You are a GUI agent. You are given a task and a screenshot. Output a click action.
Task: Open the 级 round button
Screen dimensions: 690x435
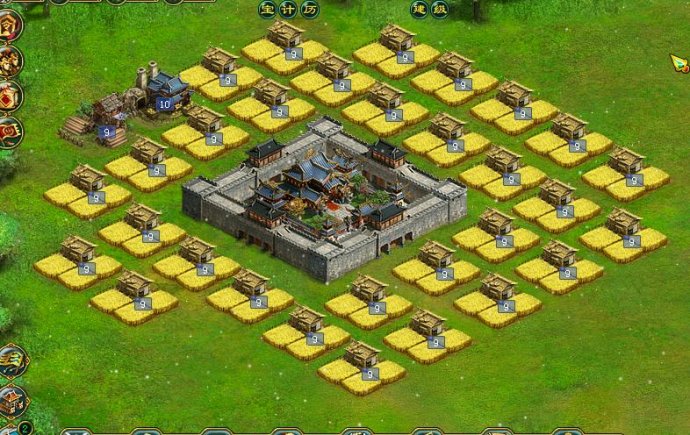(x=437, y=9)
